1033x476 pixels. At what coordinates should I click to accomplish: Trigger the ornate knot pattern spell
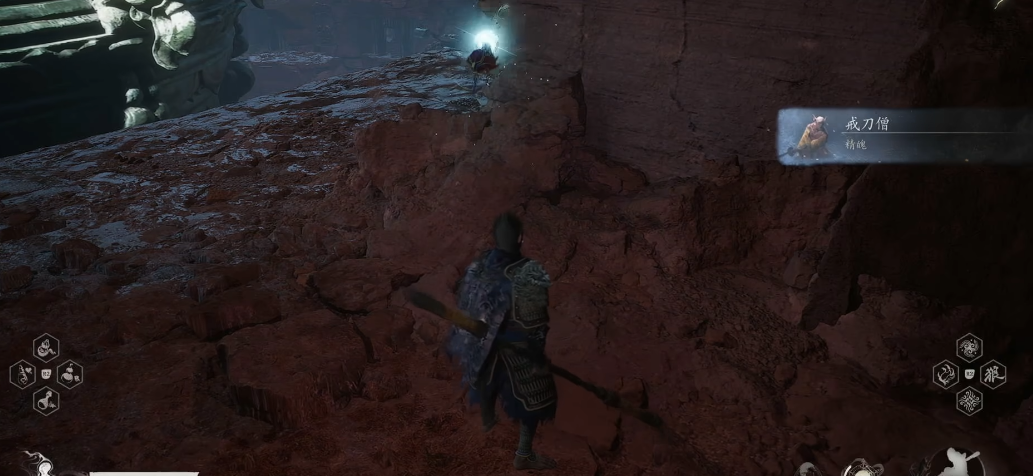tap(969, 401)
